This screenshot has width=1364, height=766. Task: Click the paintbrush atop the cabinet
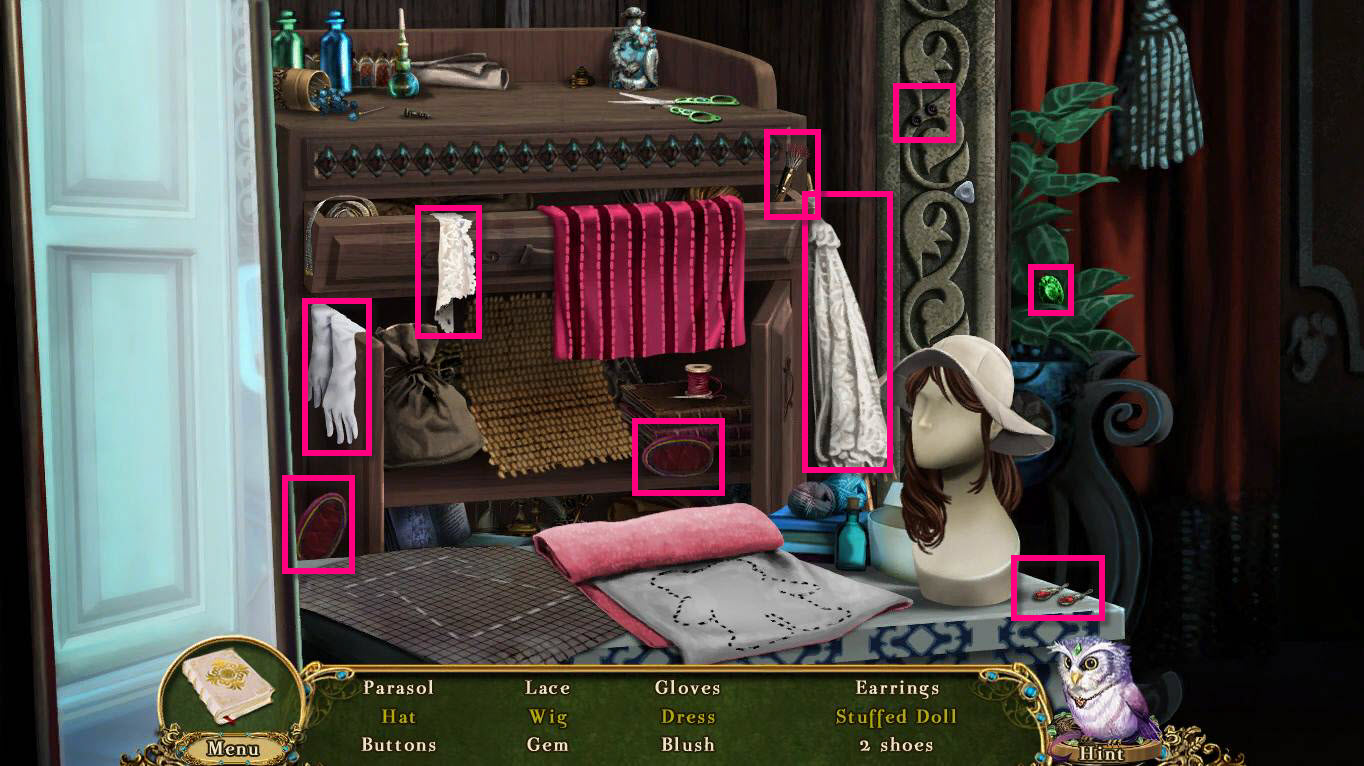[792, 170]
